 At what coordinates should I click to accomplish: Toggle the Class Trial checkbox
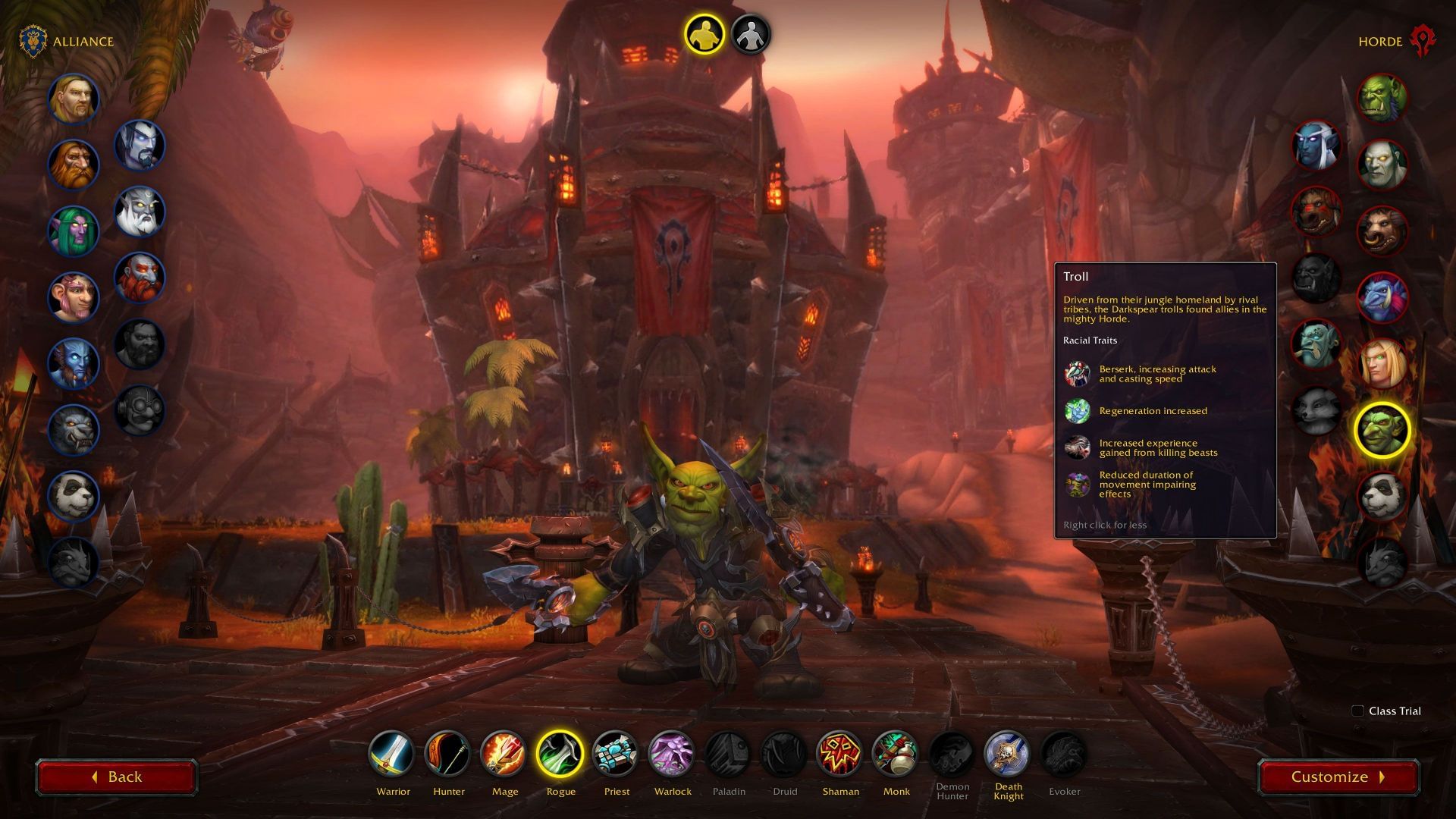1358,711
